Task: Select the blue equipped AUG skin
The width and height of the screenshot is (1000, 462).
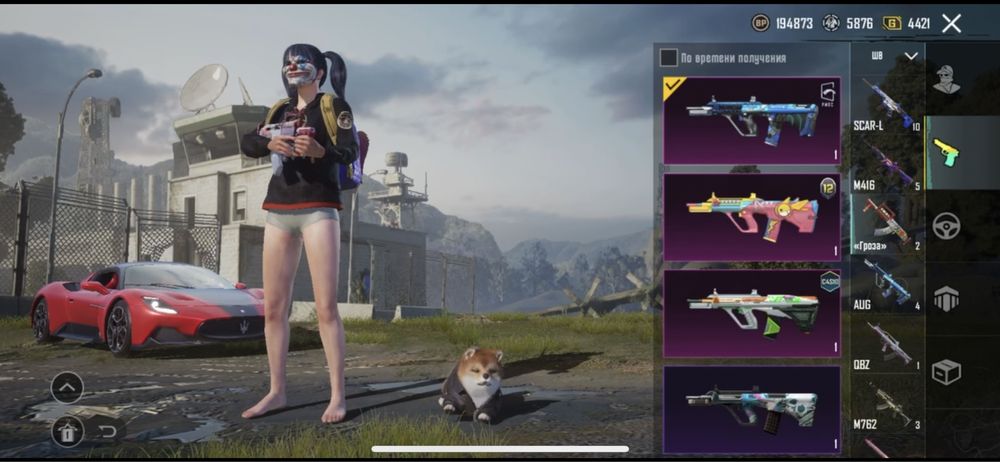Action: click(x=752, y=120)
